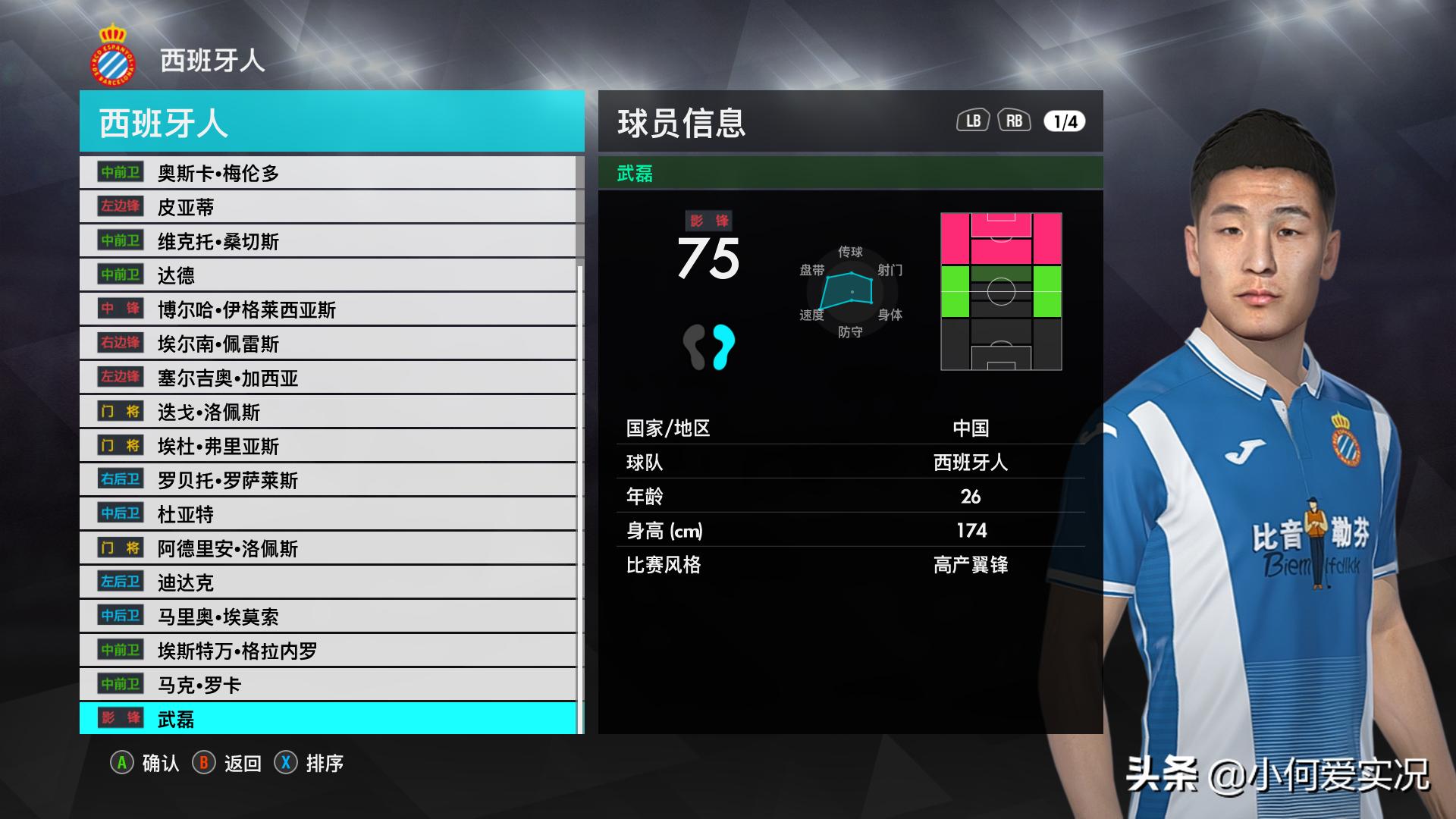Pick midfielder 马克•罗卡
This screenshot has height=819, width=1456.
tap(328, 685)
